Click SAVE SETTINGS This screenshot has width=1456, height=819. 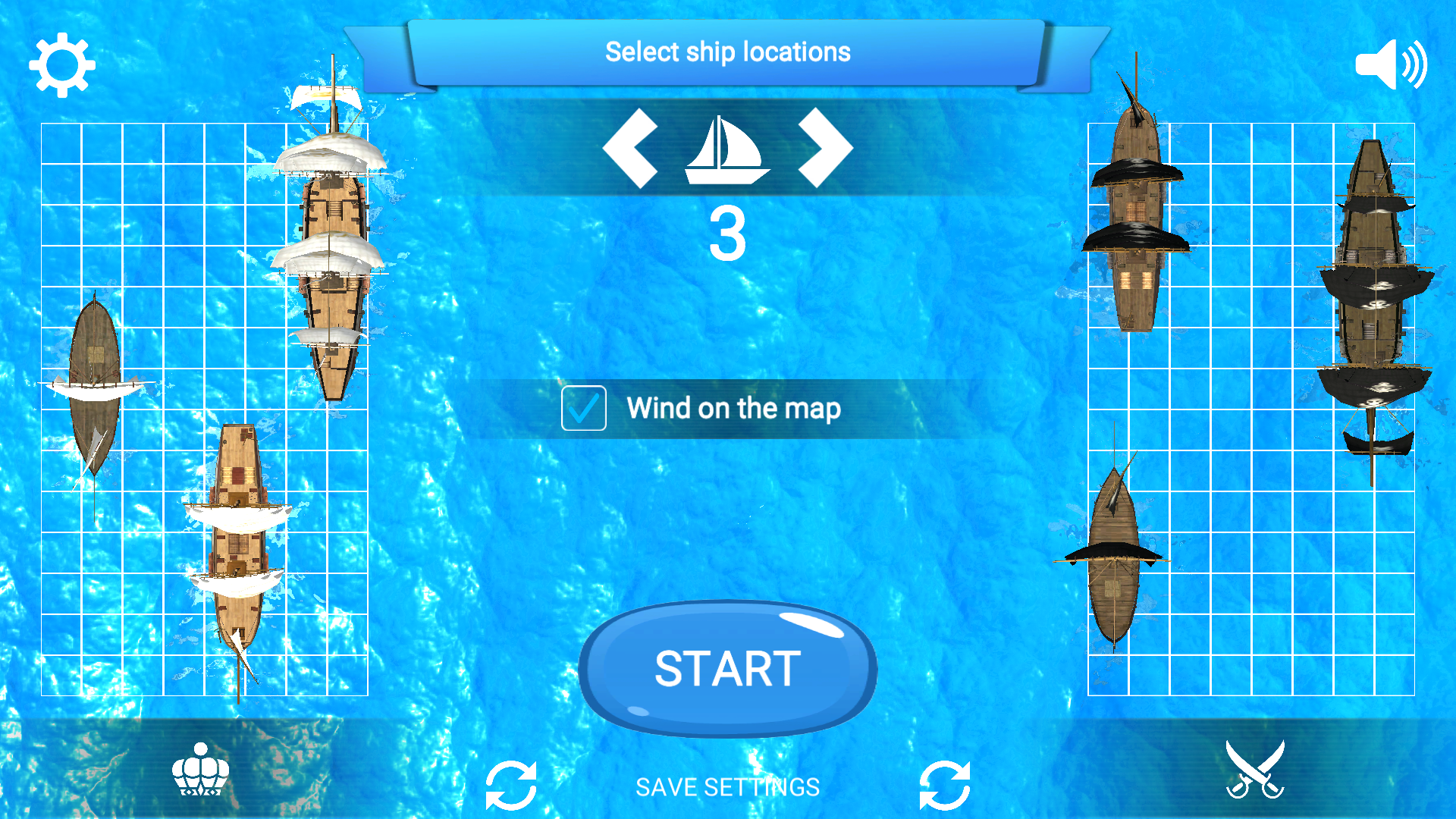pyautogui.click(x=727, y=786)
